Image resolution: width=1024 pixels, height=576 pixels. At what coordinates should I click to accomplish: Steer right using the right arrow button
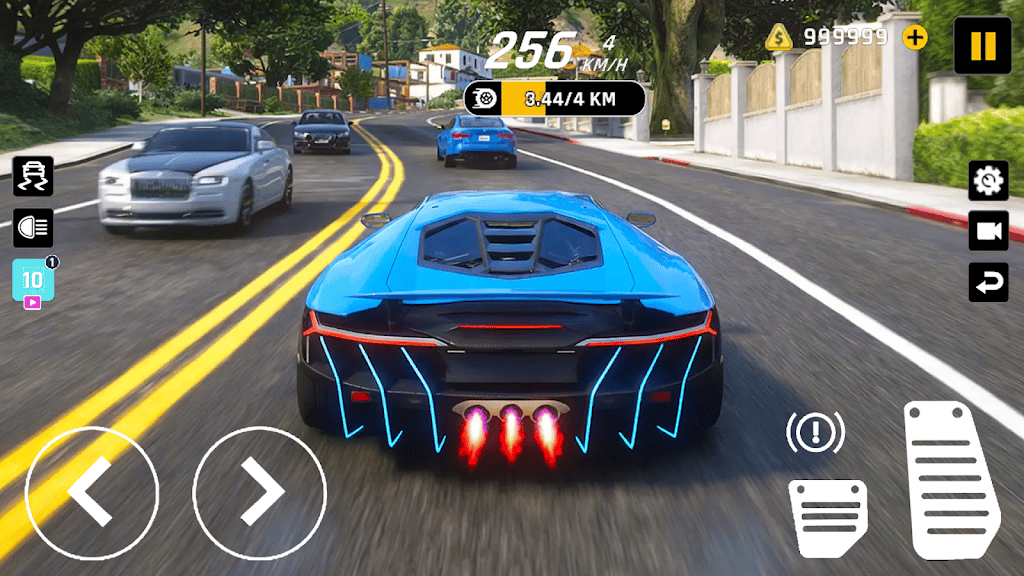259,492
